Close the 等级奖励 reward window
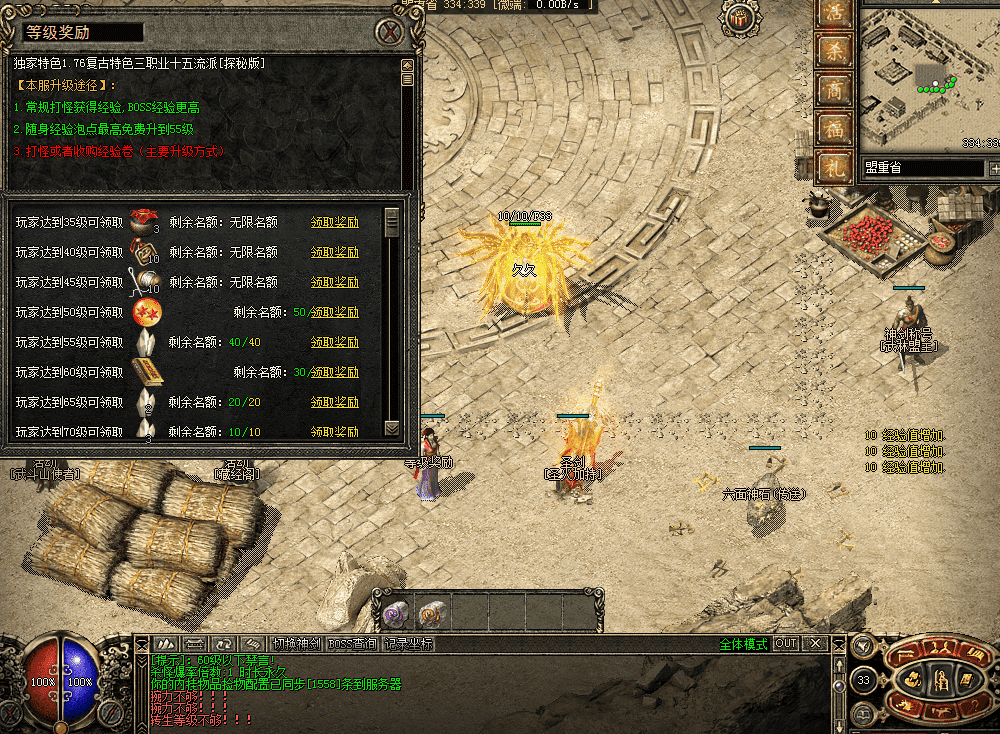1000x734 pixels. (x=390, y=33)
